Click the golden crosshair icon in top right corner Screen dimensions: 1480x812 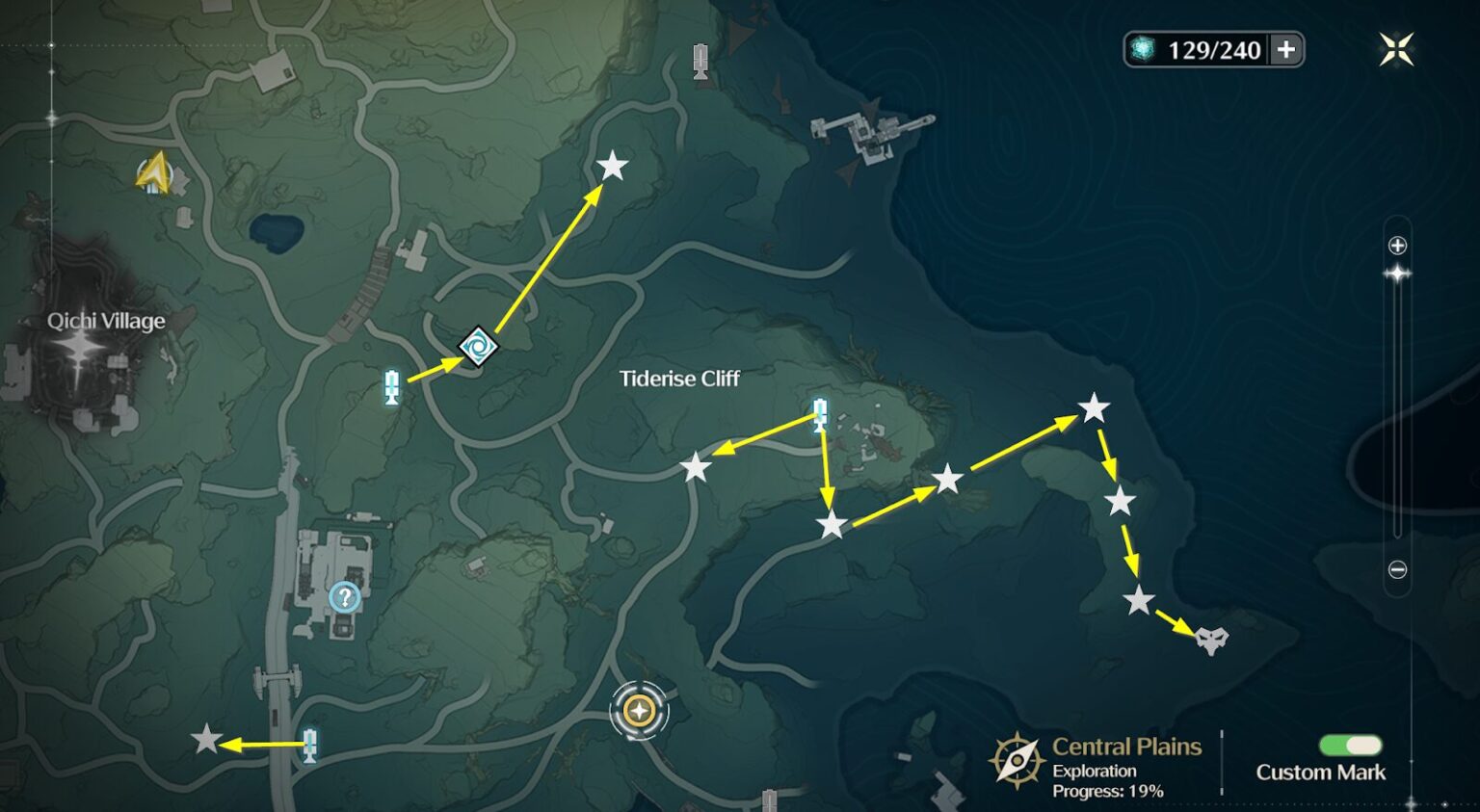1395,47
